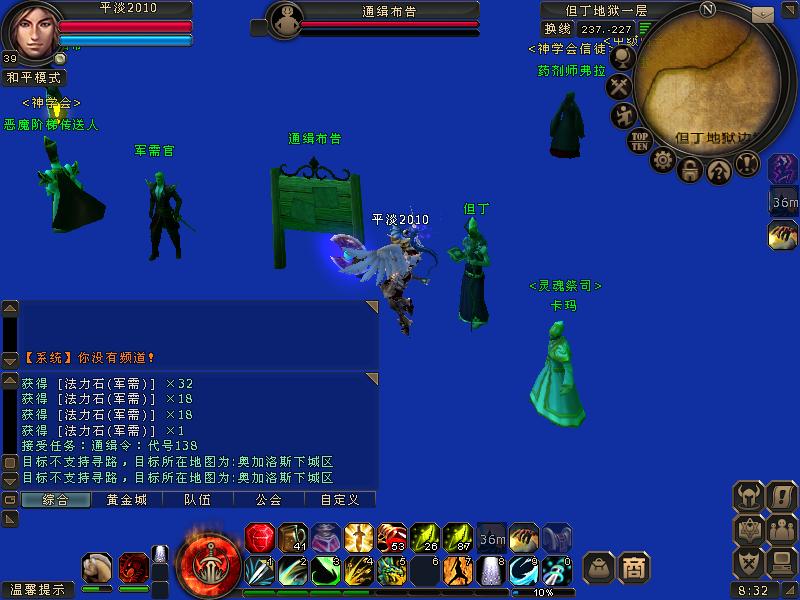The width and height of the screenshot is (800, 600).
Task: Click the 换线 switch-line button
Action: click(555, 29)
